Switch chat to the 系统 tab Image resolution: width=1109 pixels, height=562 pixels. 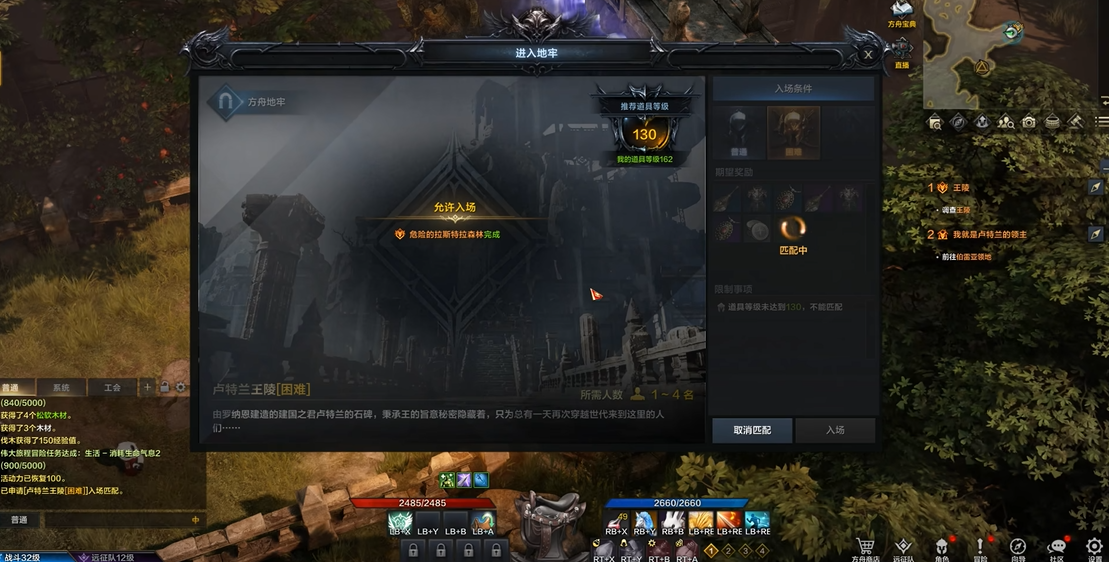coord(62,387)
